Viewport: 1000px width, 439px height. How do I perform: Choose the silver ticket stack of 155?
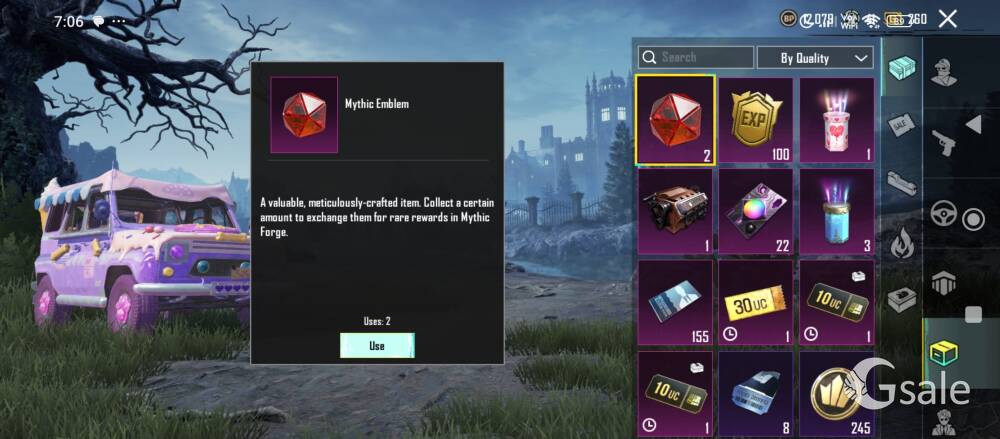[x=675, y=301]
